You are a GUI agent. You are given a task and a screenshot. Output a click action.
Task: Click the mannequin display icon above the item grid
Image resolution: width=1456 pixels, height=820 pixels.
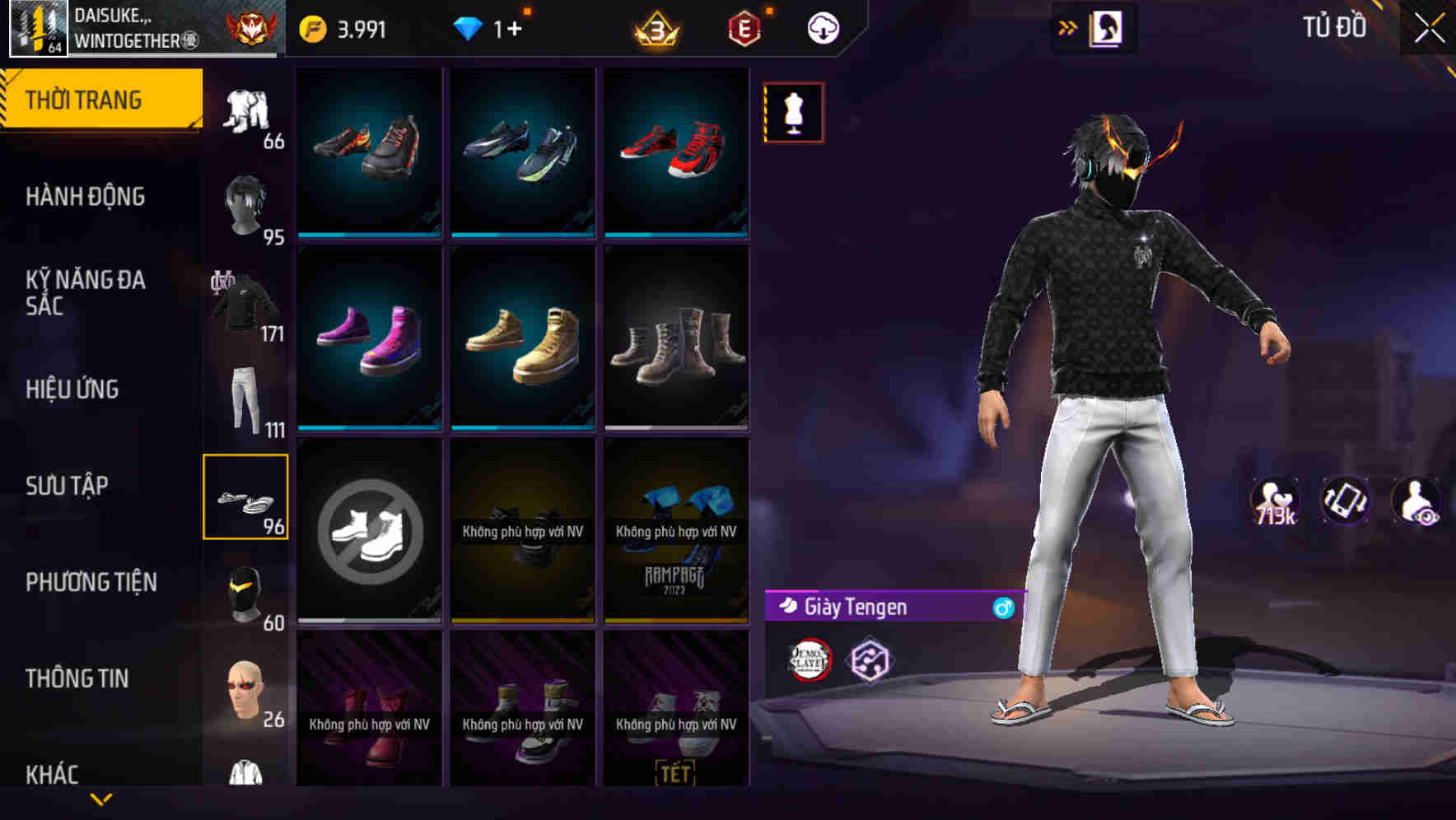tap(793, 111)
